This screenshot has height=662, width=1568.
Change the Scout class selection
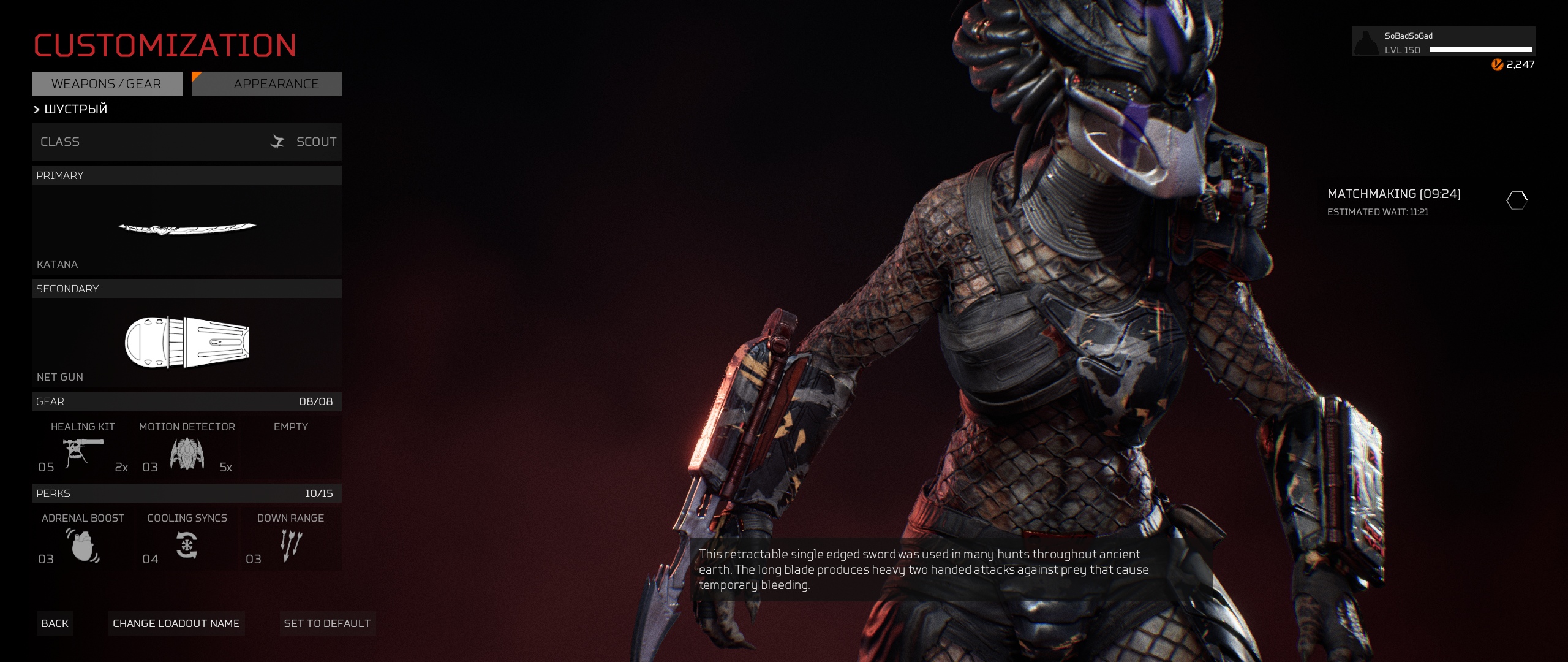tap(187, 142)
